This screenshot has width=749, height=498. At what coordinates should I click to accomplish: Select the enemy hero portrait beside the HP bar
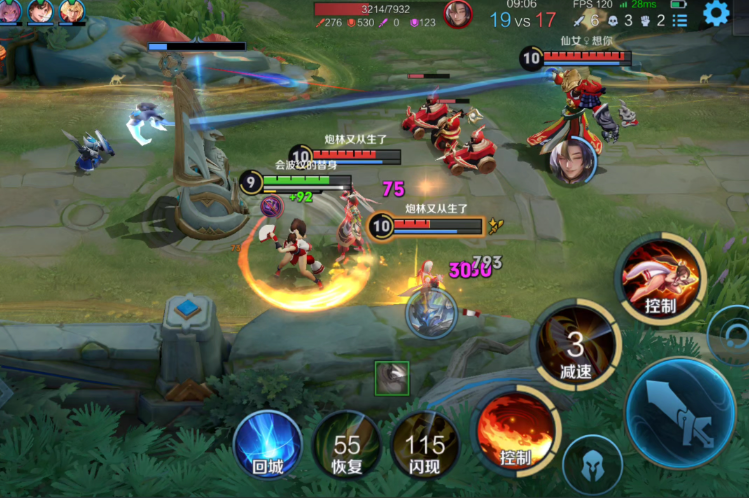(458, 14)
